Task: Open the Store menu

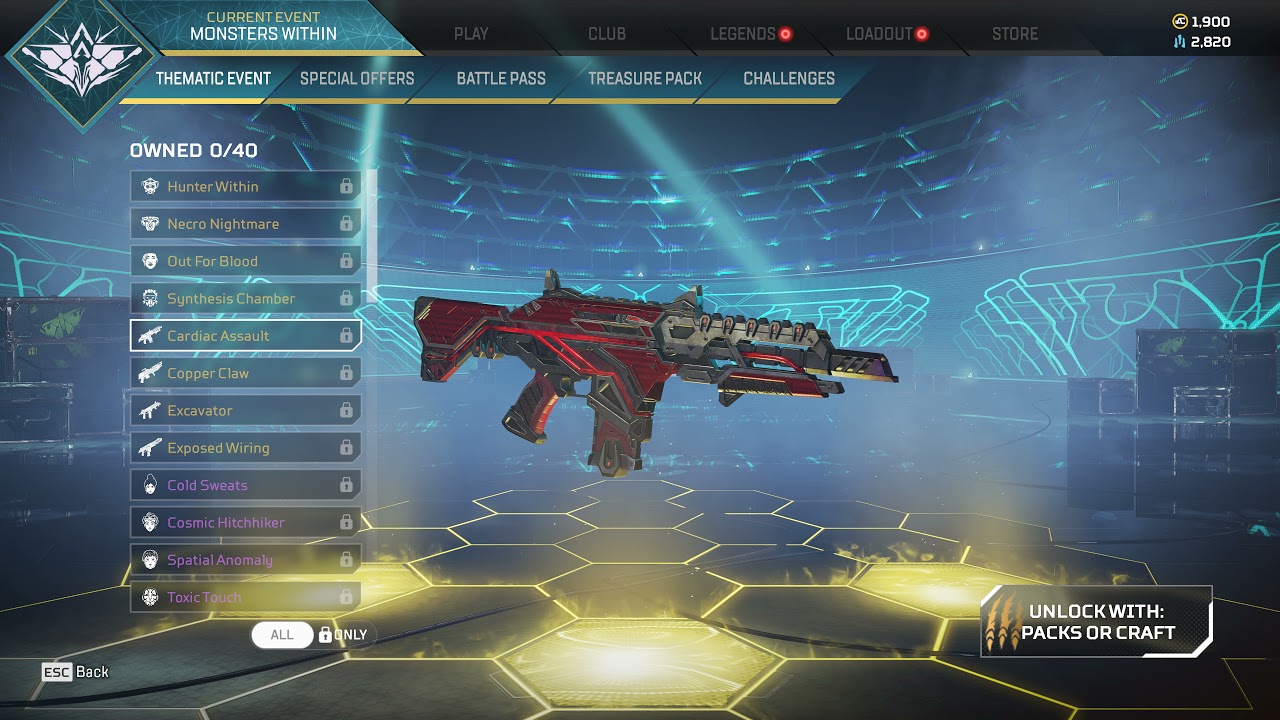Action: point(1013,33)
